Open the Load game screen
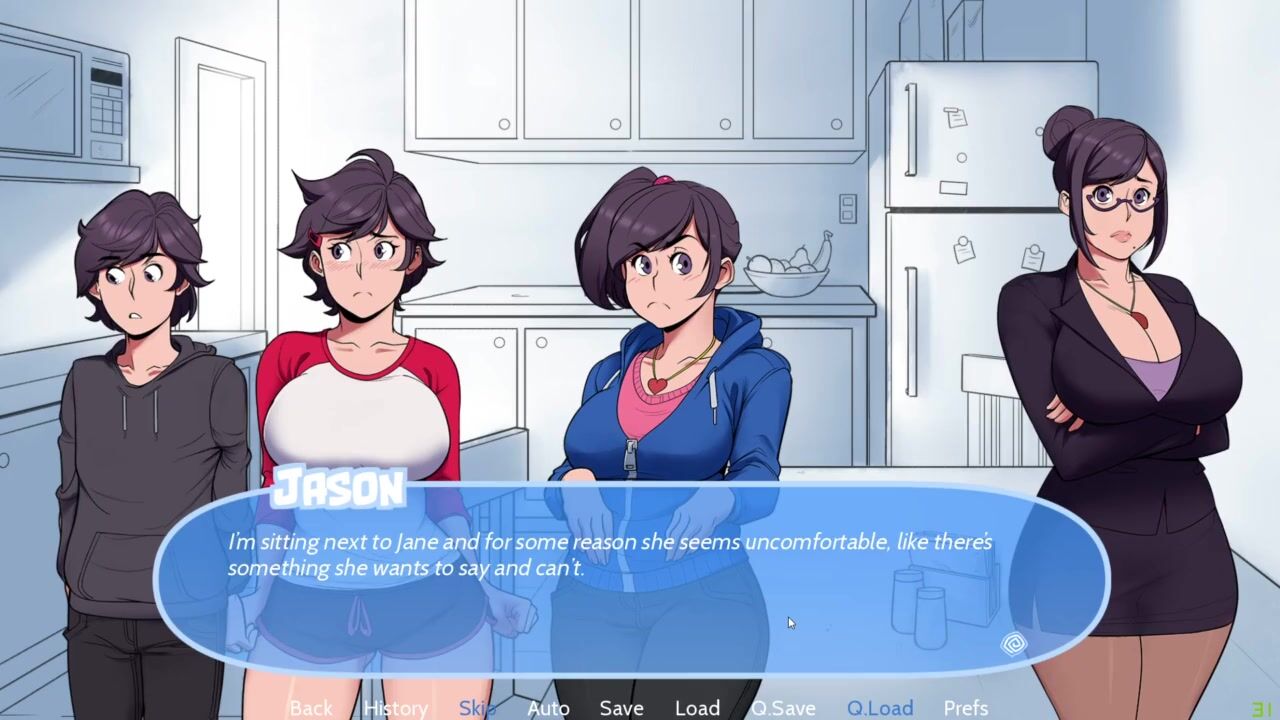1280x720 pixels. tap(697, 708)
